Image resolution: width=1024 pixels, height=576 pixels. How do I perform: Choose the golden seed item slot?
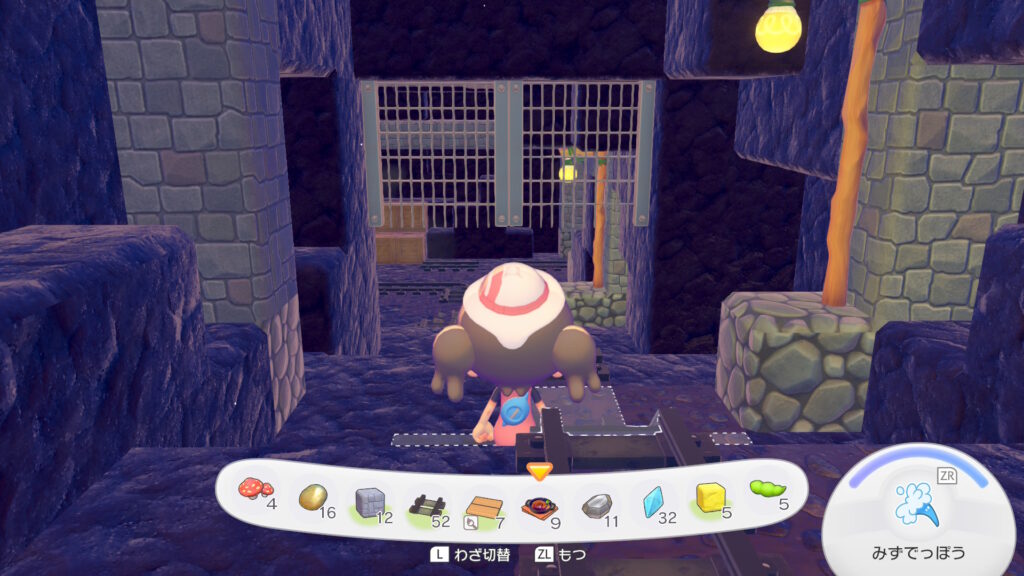coord(313,496)
